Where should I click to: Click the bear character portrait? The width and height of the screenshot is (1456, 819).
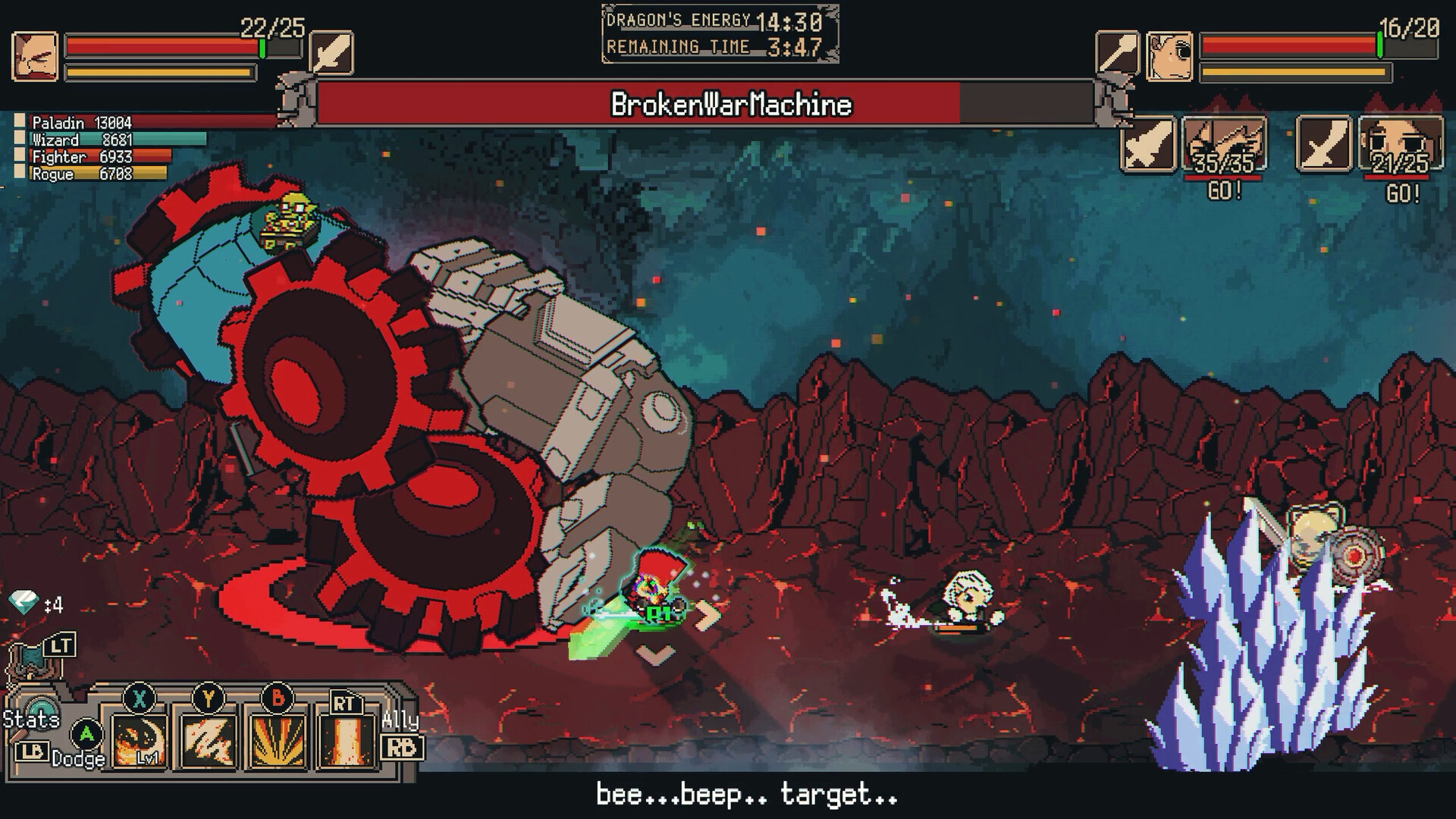1169,56
